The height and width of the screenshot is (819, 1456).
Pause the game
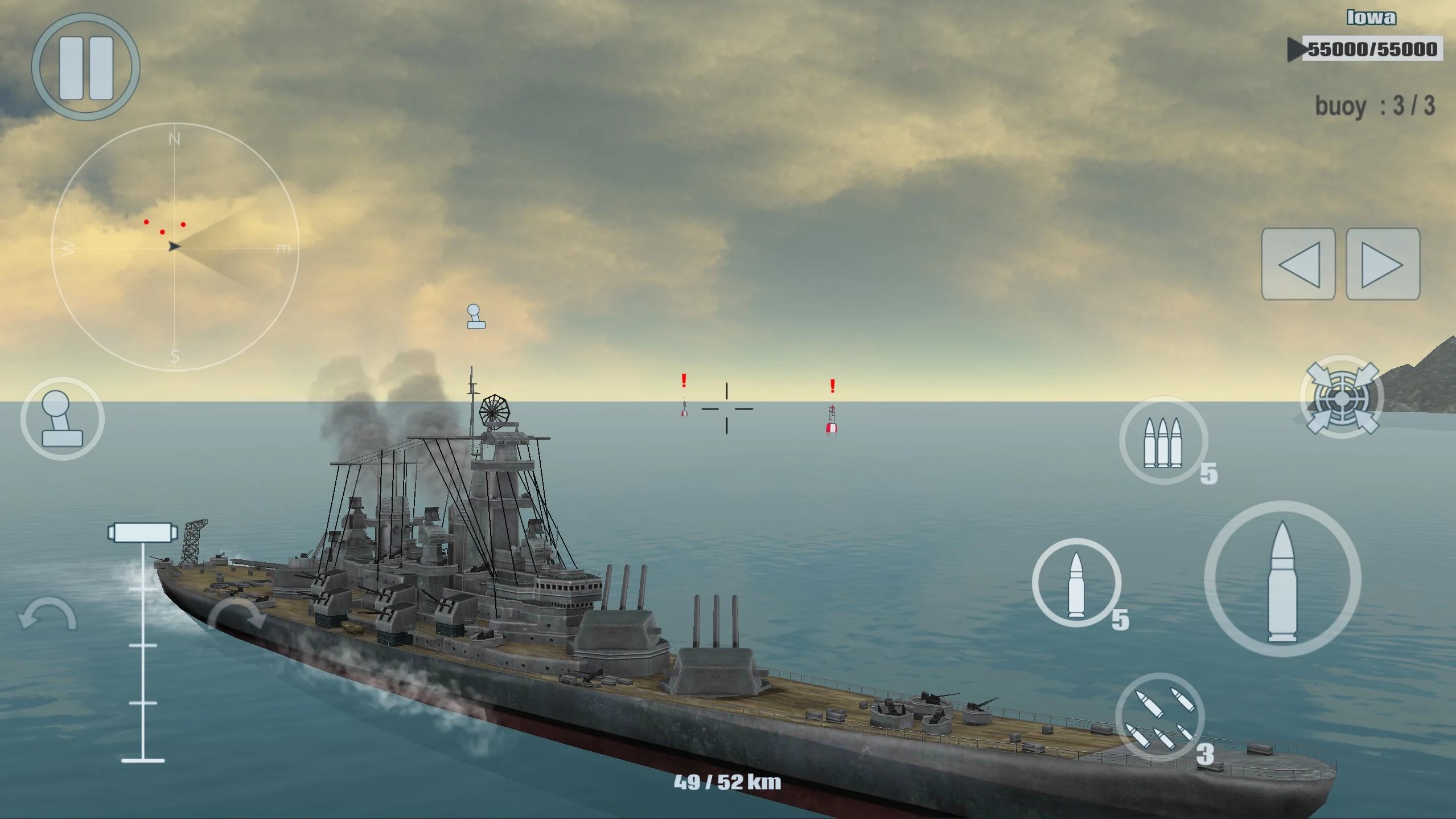pyautogui.click(x=85, y=67)
